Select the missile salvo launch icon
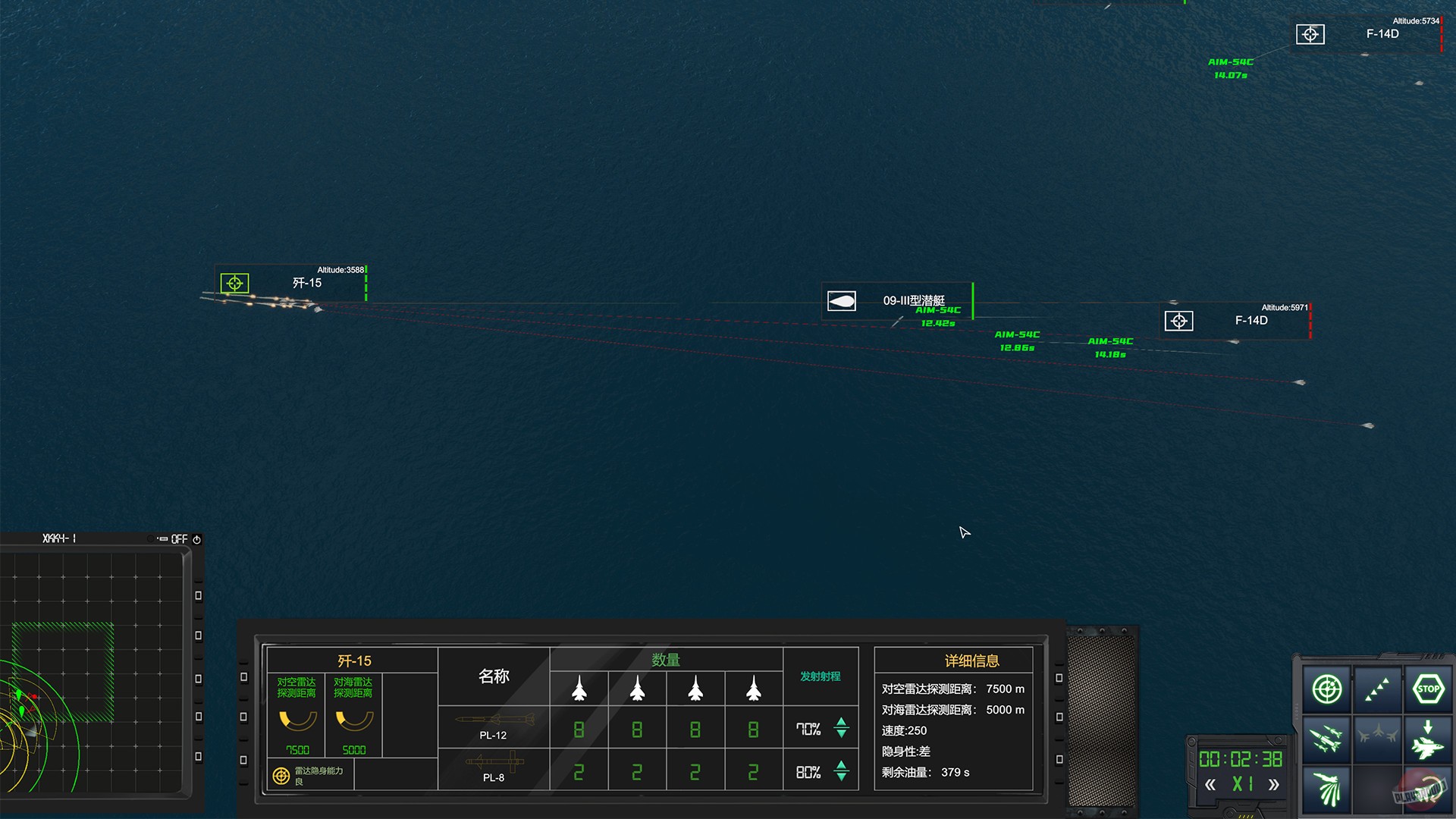Image resolution: width=1456 pixels, height=819 pixels. [1326, 739]
